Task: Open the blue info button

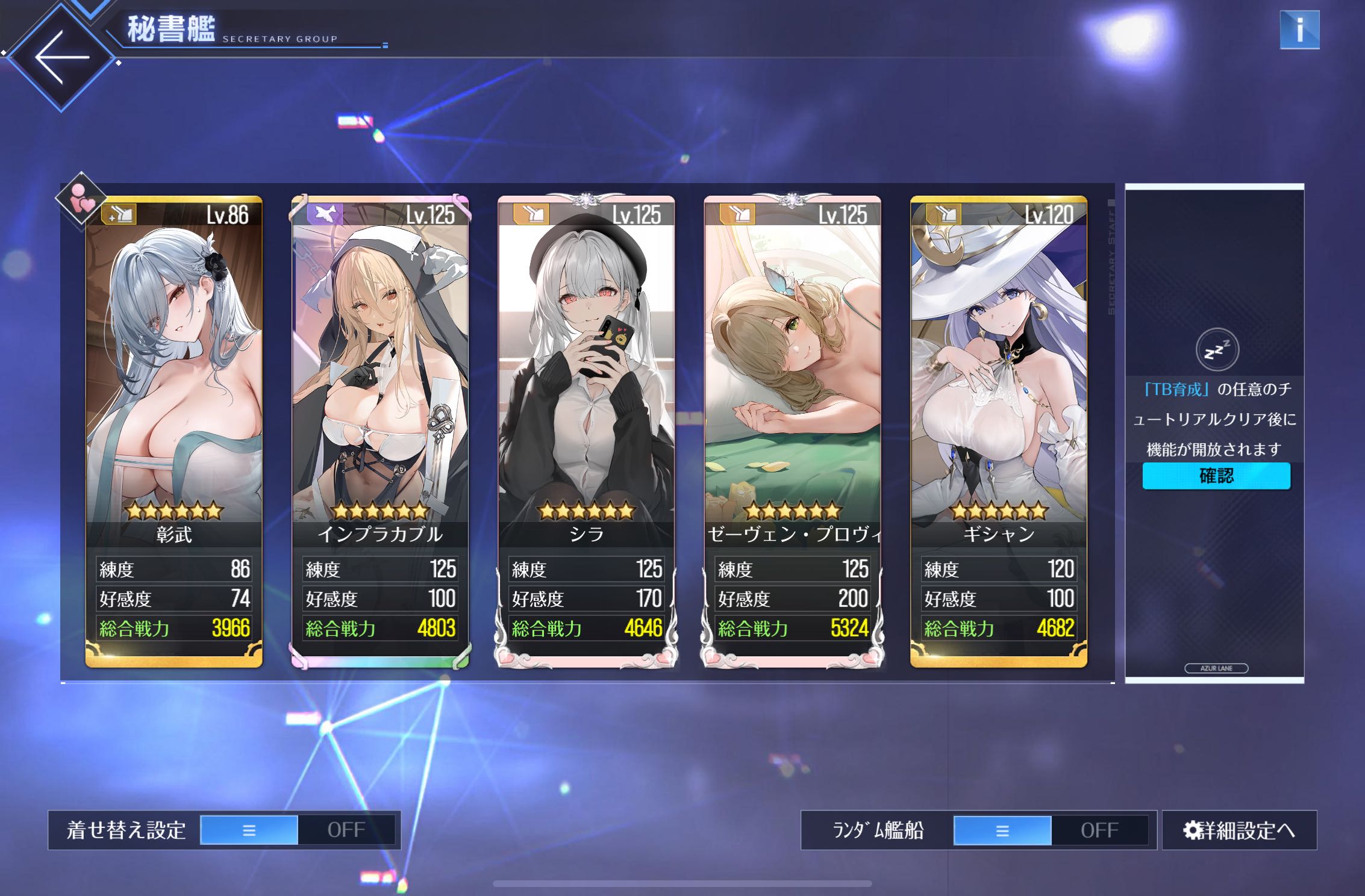Action: (x=1299, y=30)
